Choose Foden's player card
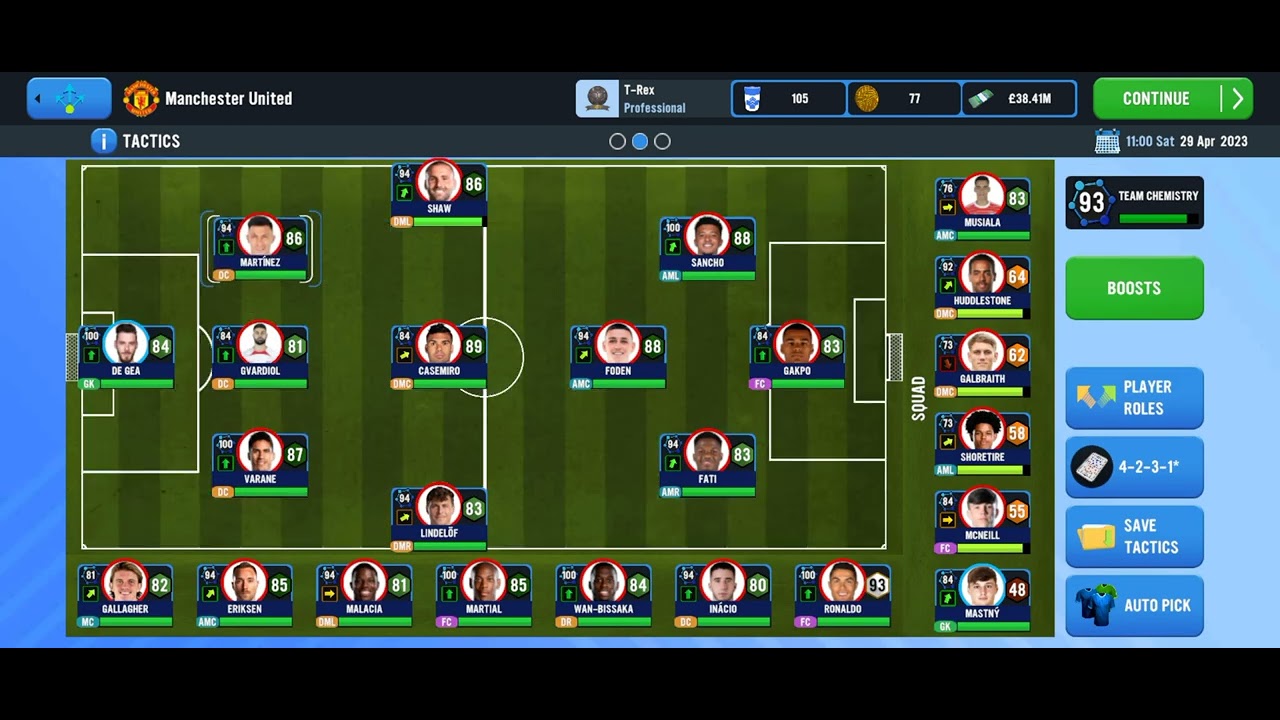 (618, 355)
